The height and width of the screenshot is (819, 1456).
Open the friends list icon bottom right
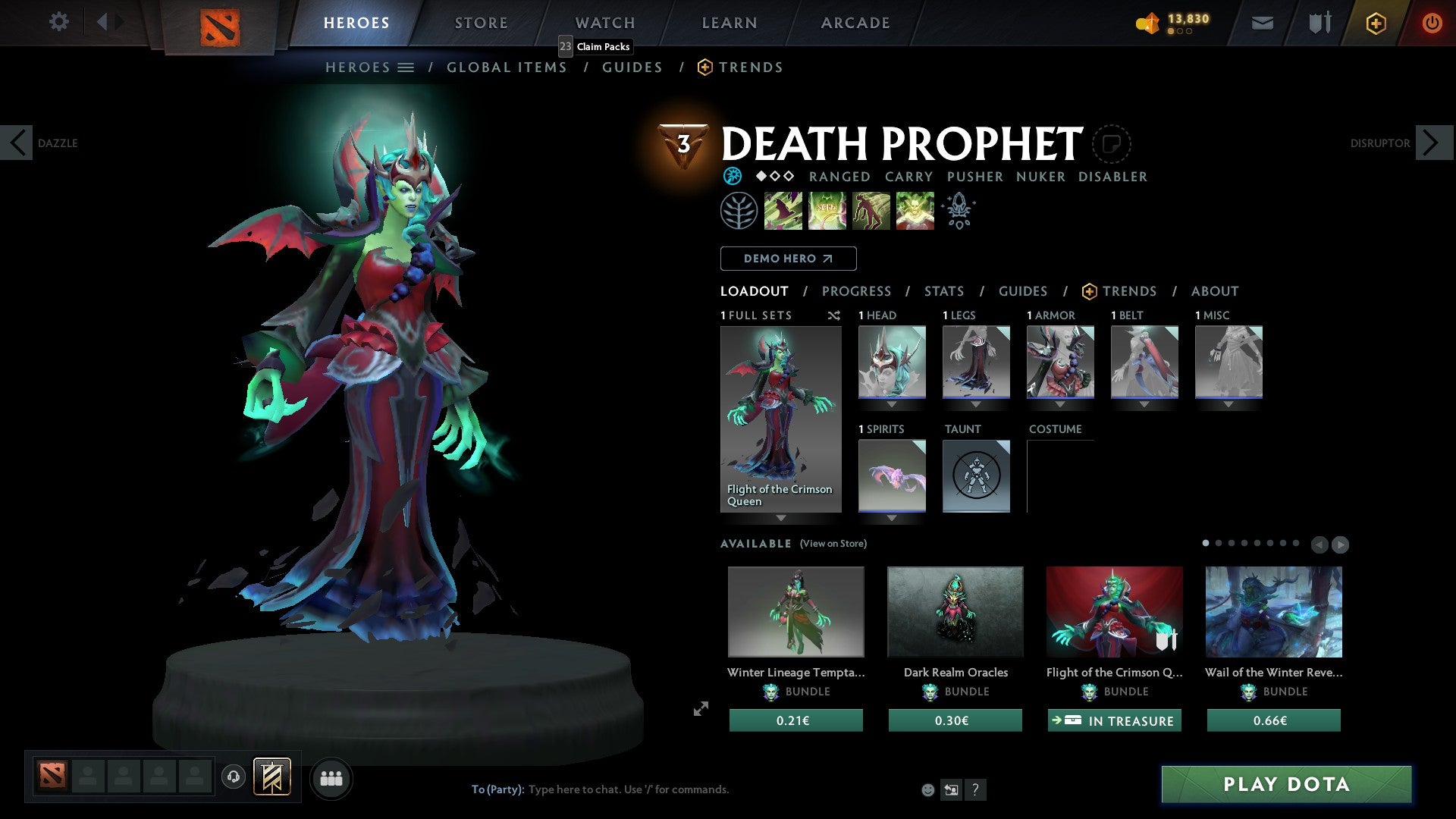(x=331, y=778)
